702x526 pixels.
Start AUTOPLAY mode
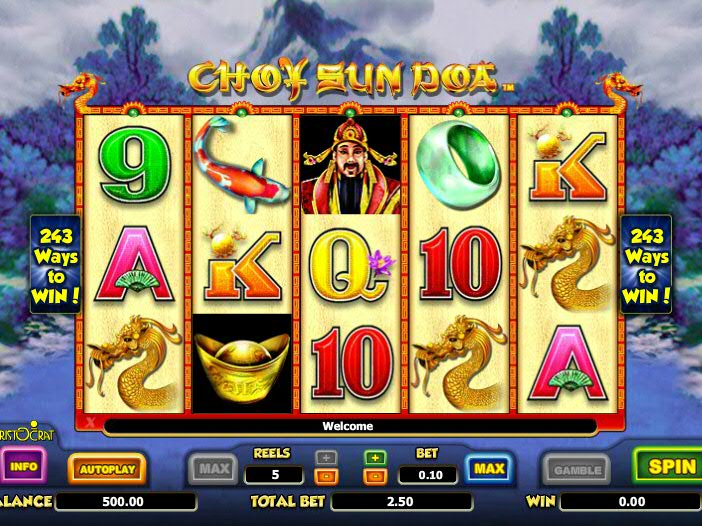pos(106,467)
